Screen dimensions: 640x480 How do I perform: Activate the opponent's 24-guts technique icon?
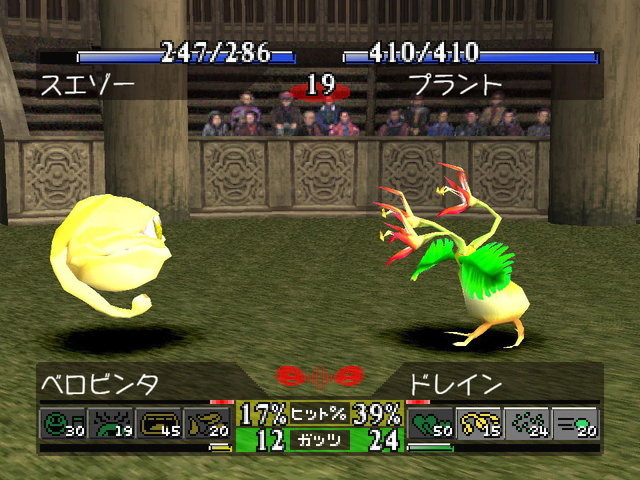point(527,424)
